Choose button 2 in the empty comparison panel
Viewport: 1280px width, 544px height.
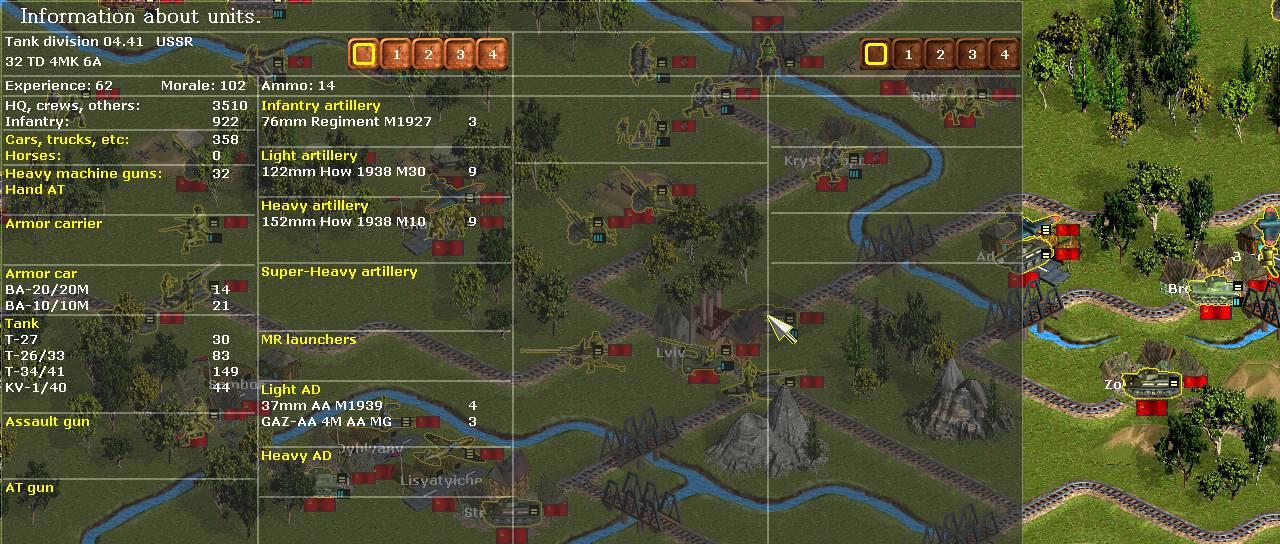click(940, 54)
